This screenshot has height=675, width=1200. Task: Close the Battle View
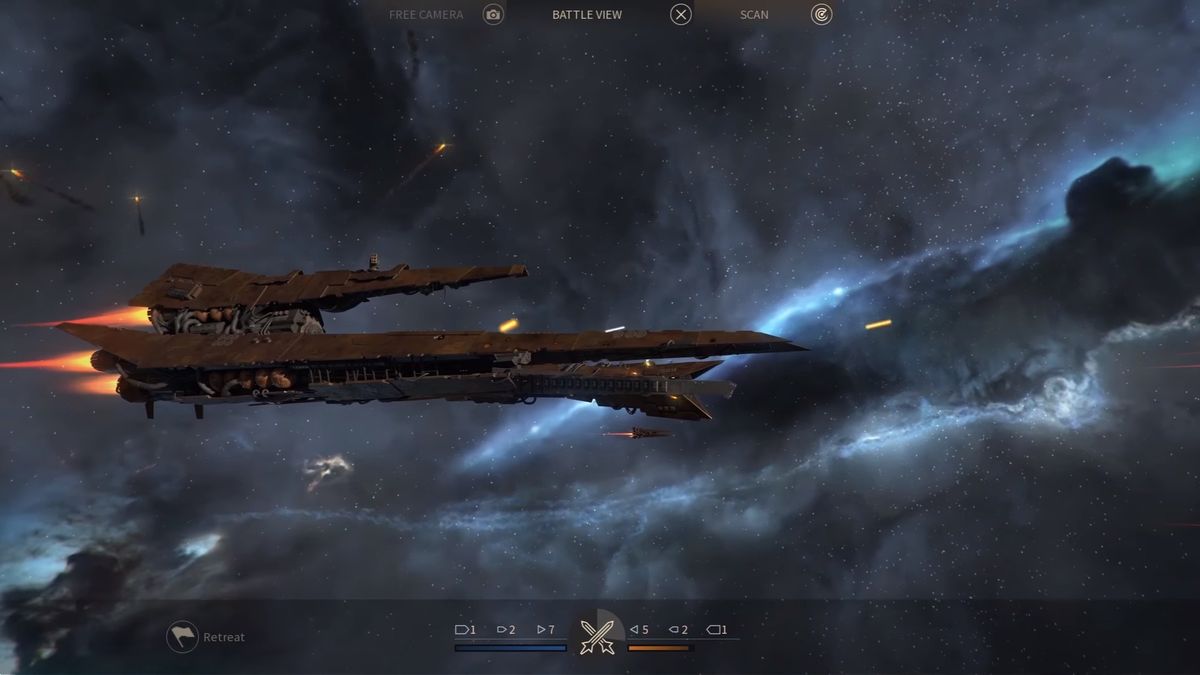point(681,14)
